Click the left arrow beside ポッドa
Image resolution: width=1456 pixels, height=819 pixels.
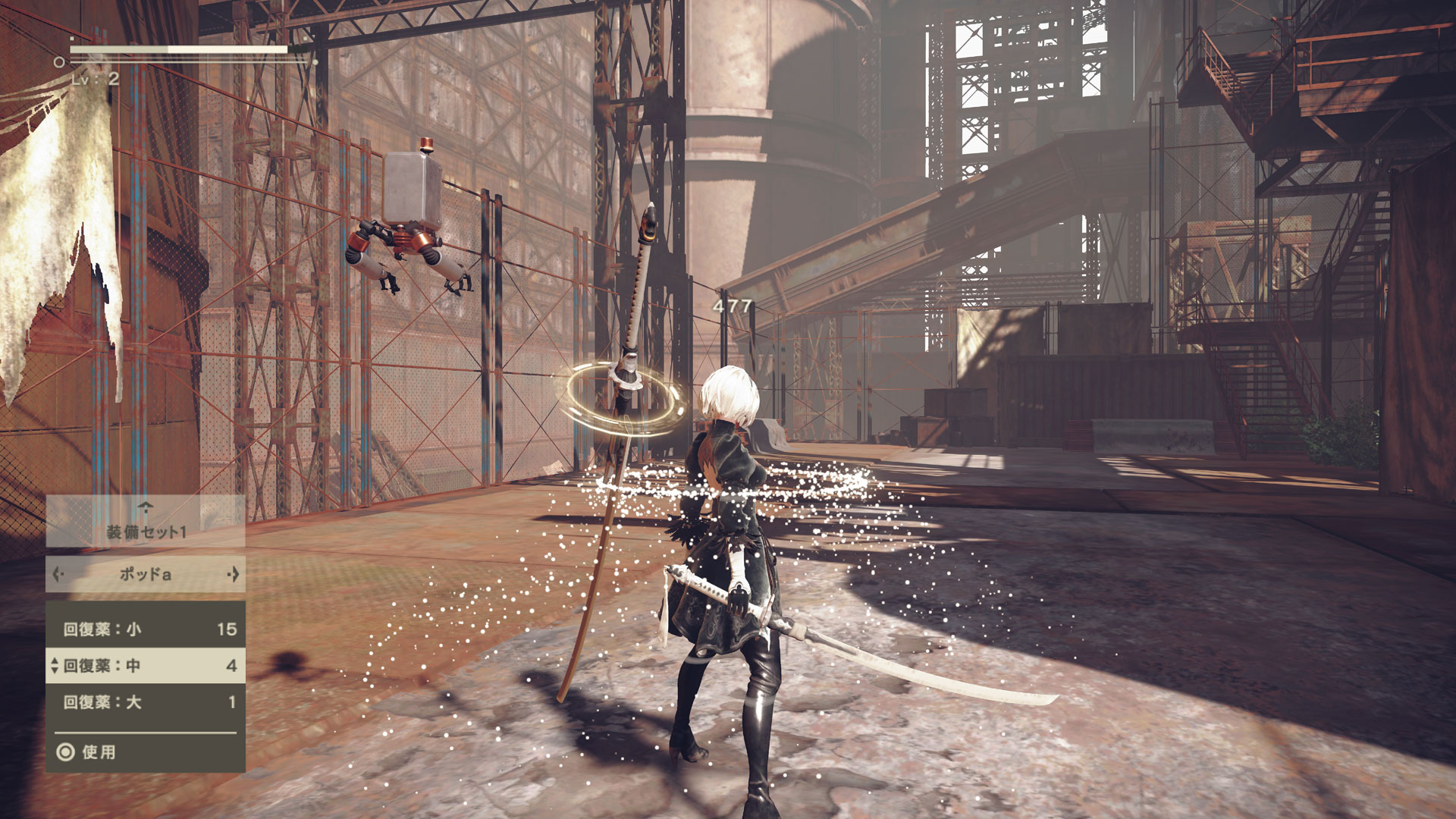[56, 574]
